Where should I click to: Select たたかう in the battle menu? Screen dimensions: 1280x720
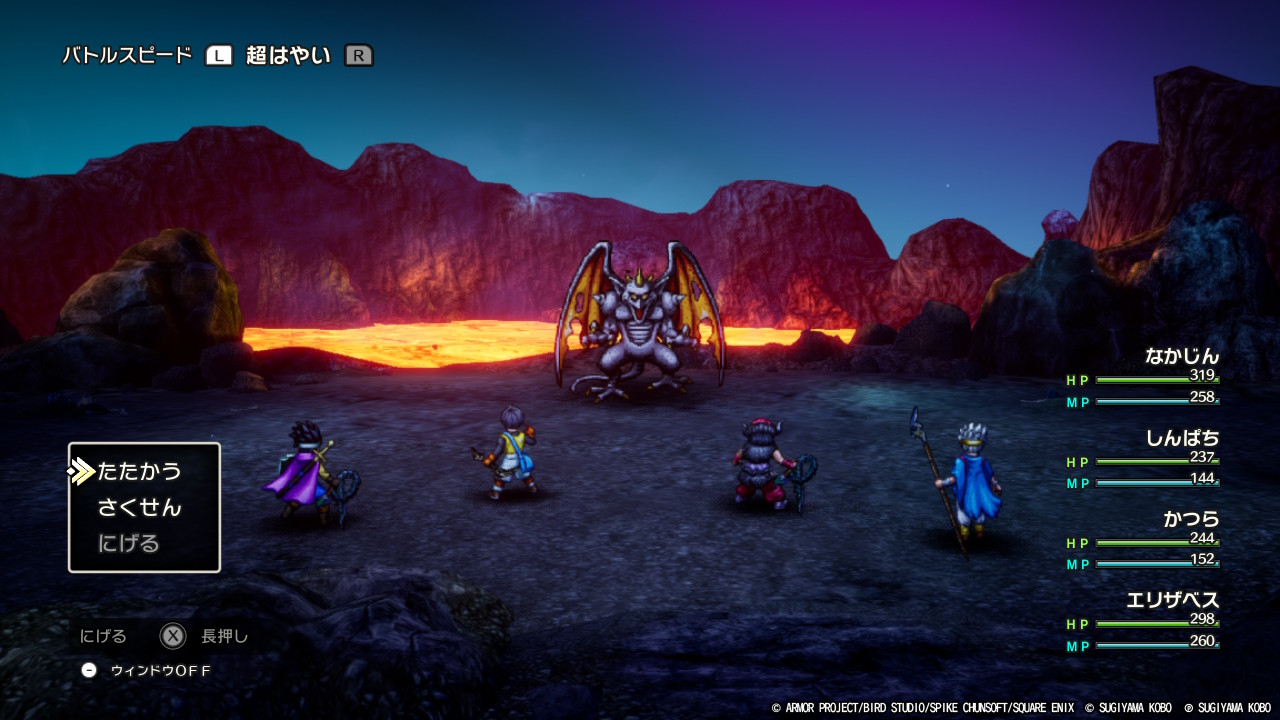139,471
